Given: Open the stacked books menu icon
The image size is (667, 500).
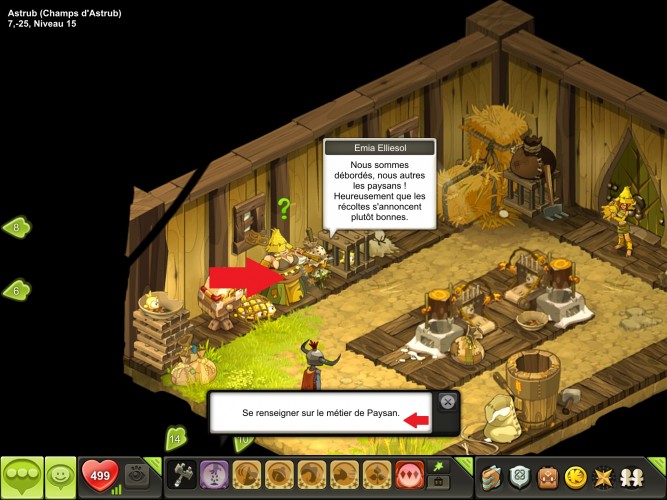Looking at the screenshot, I should (x=492, y=475).
